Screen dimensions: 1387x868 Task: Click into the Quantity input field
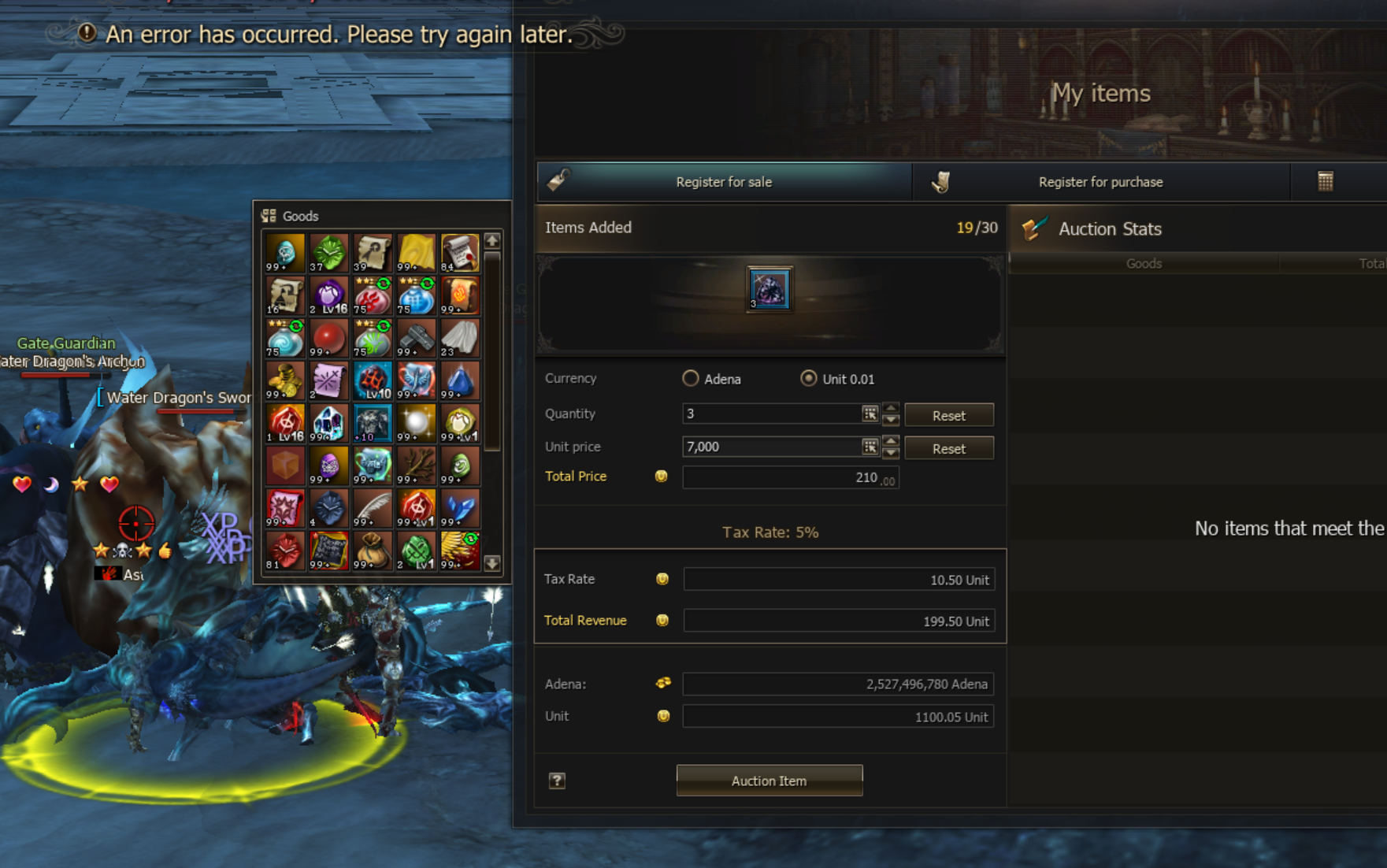pyautogui.click(x=770, y=414)
